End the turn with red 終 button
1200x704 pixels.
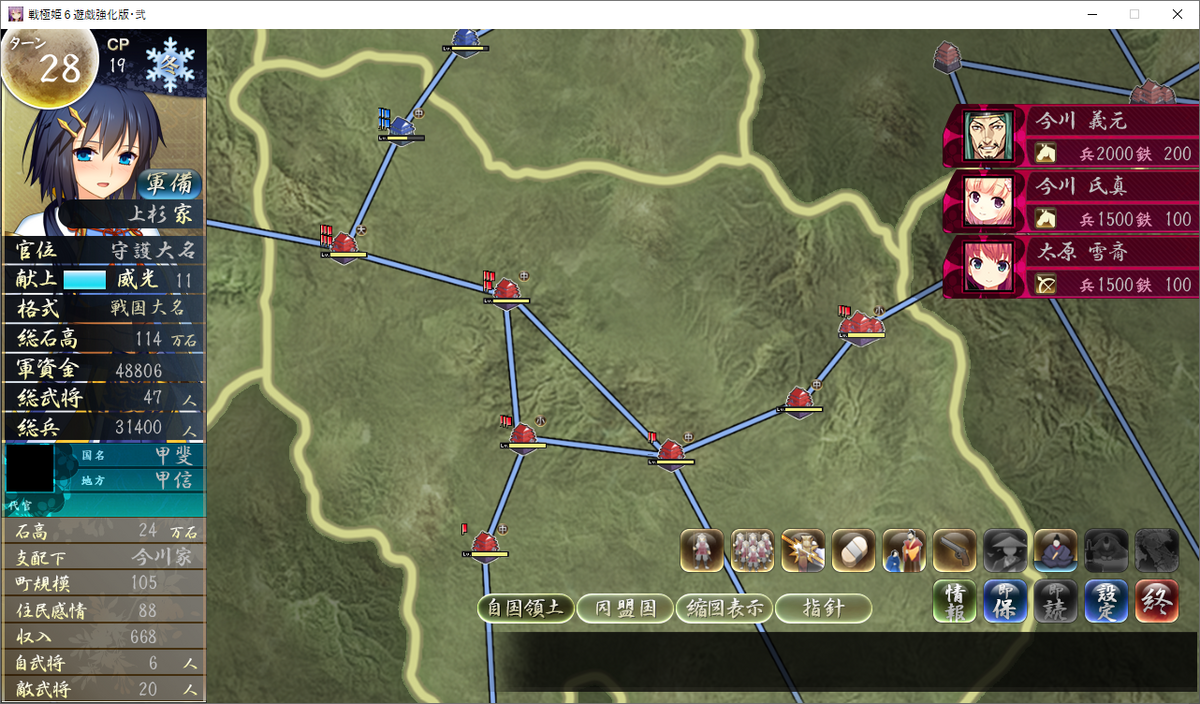(x=1156, y=602)
